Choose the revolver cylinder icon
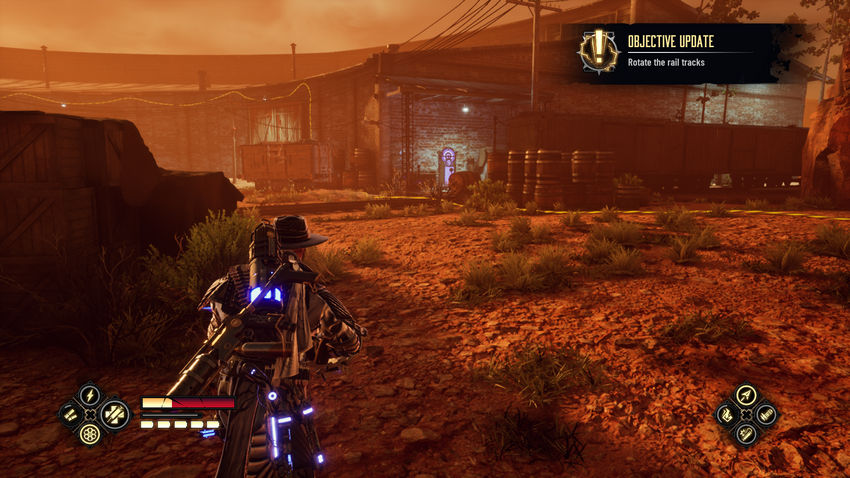850x478 pixels. pos(90,434)
